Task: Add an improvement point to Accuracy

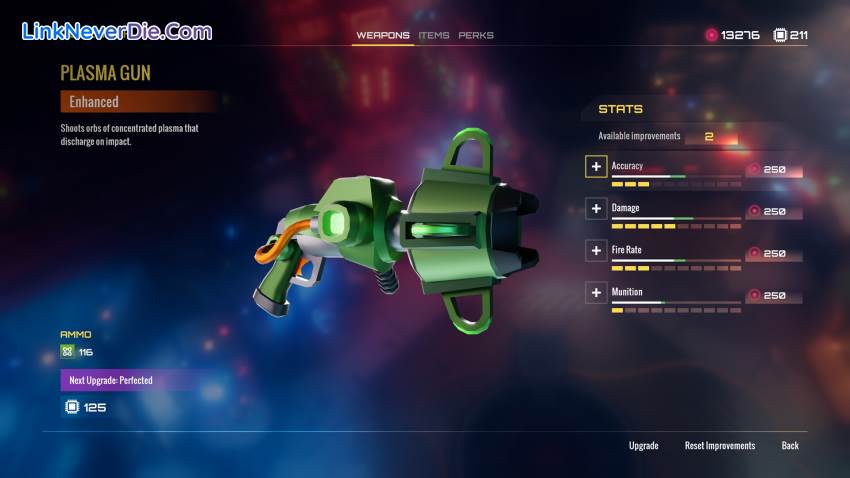Action: pos(596,167)
